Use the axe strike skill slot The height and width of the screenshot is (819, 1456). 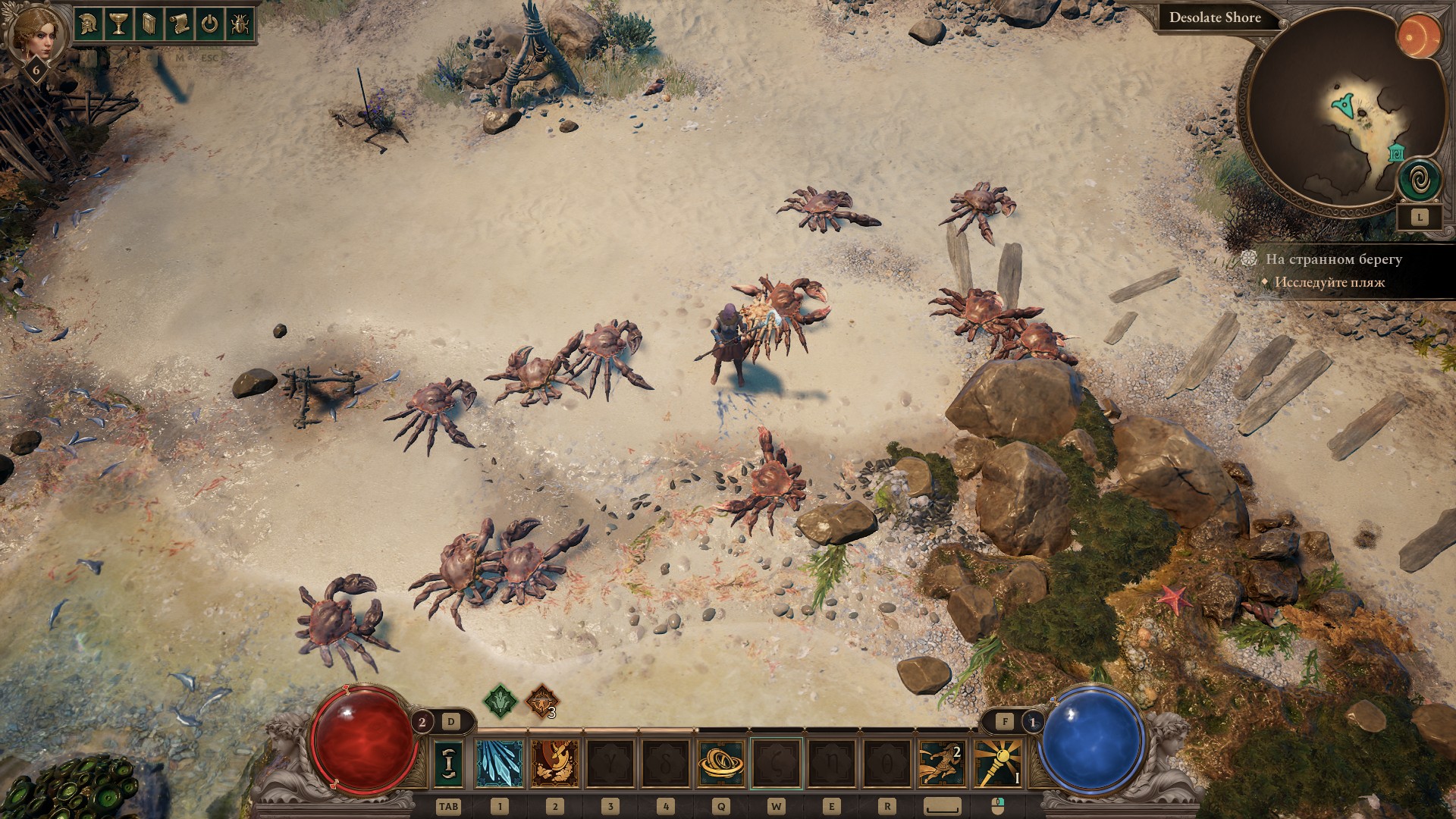click(x=554, y=764)
